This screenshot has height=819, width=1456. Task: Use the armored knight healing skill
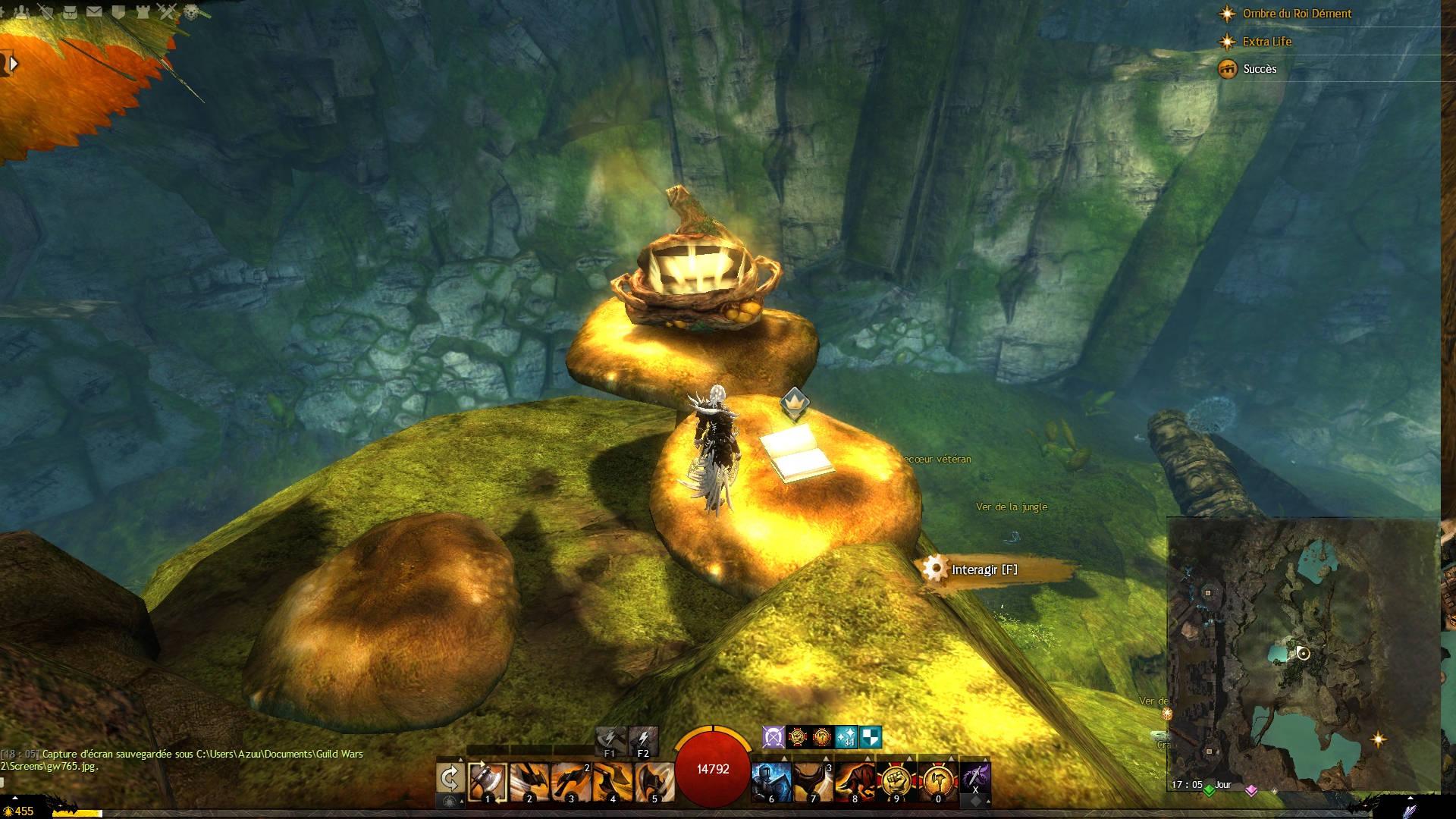click(x=771, y=781)
